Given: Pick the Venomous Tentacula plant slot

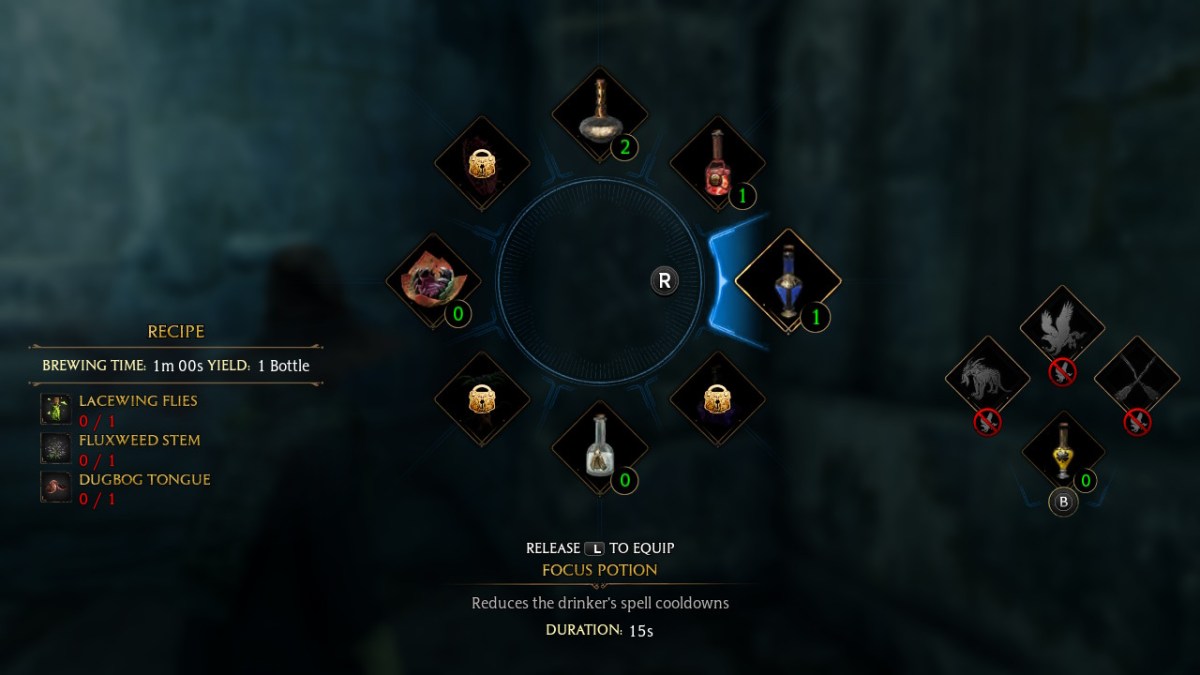Looking at the screenshot, I should pyautogui.click(x=434, y=281).
